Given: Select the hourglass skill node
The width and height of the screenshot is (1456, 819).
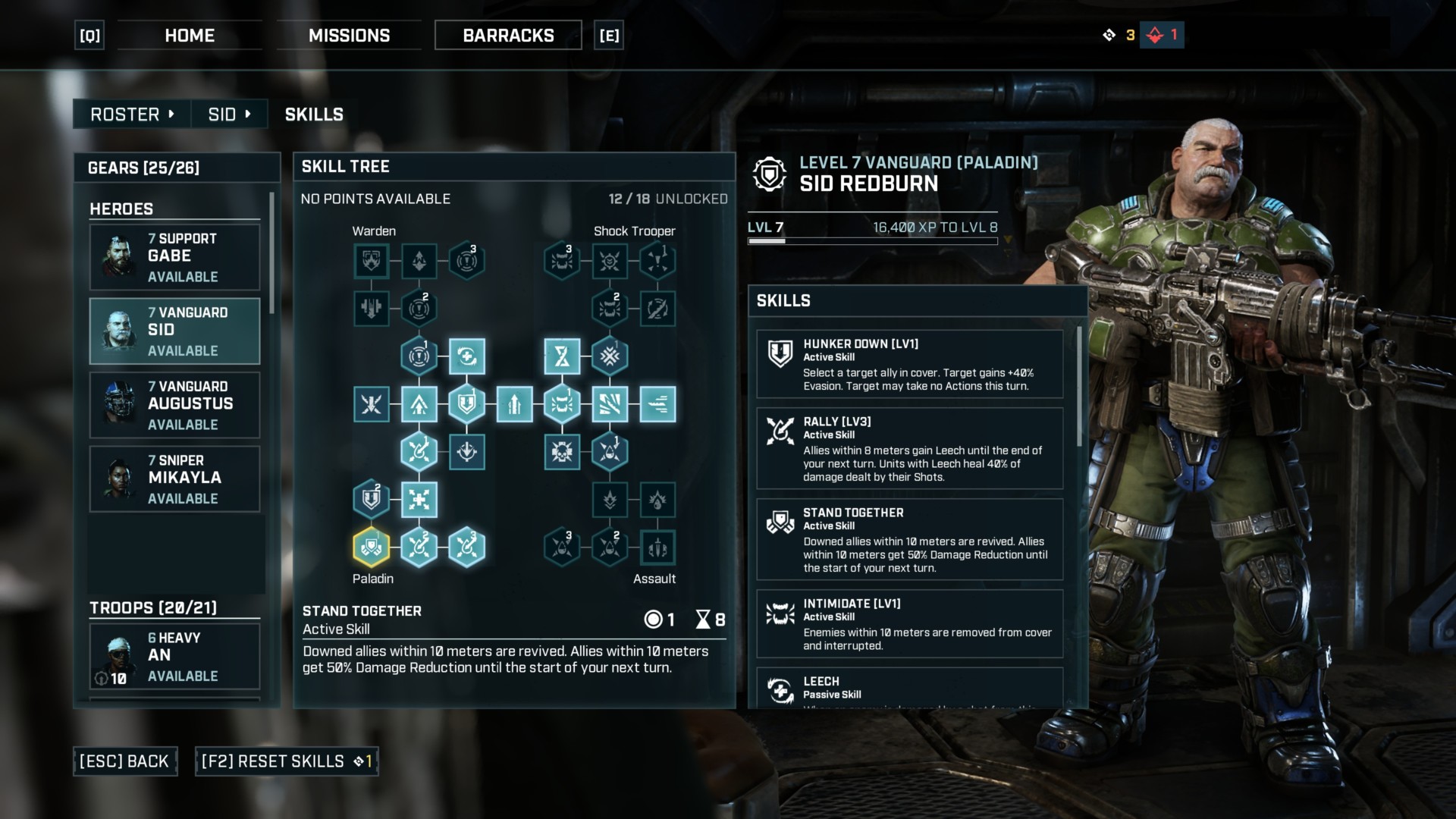Looking at the screenshot, I should point(562,356).
